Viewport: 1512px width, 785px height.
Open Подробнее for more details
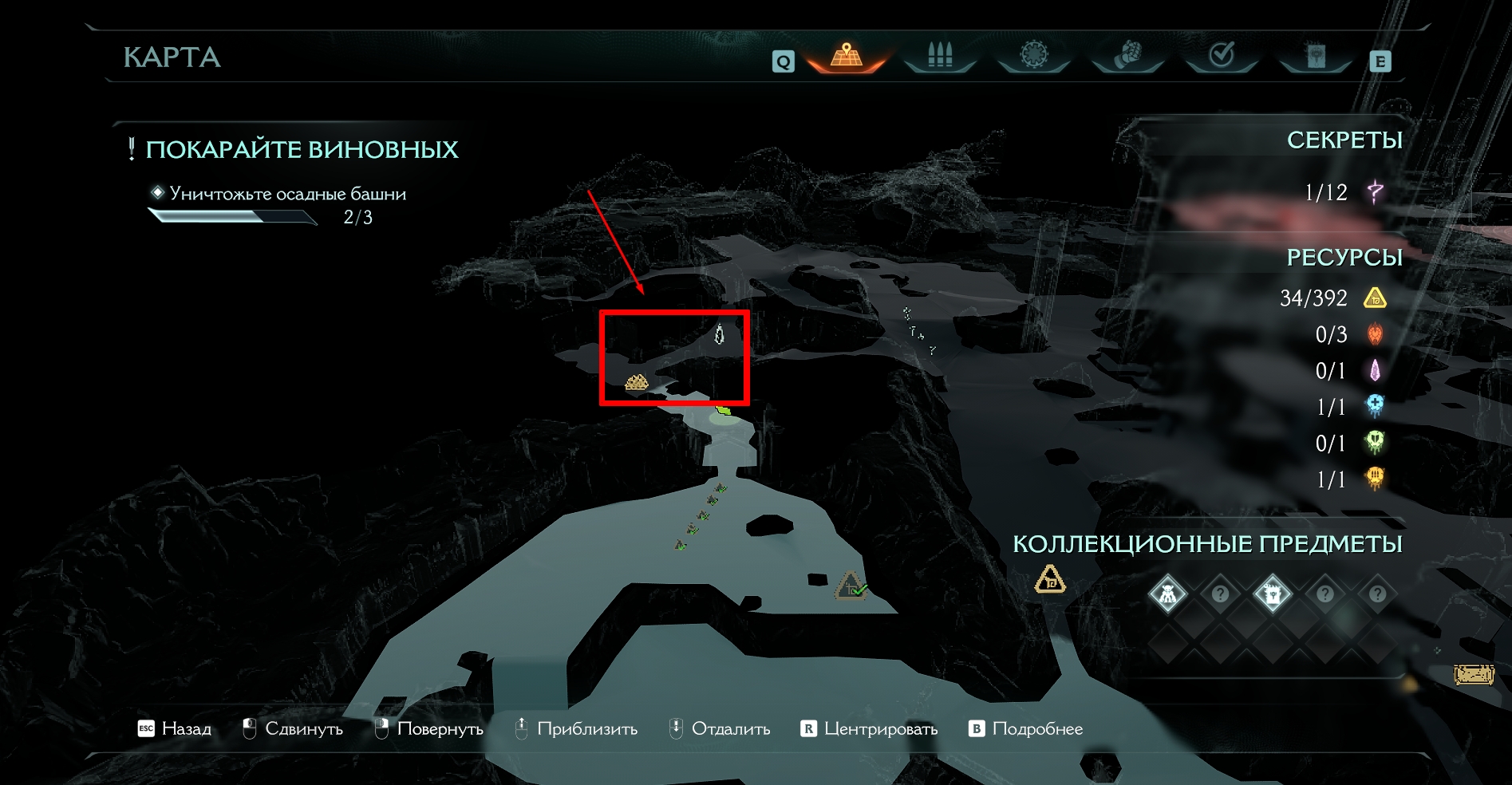click(x=1026, y=728)
